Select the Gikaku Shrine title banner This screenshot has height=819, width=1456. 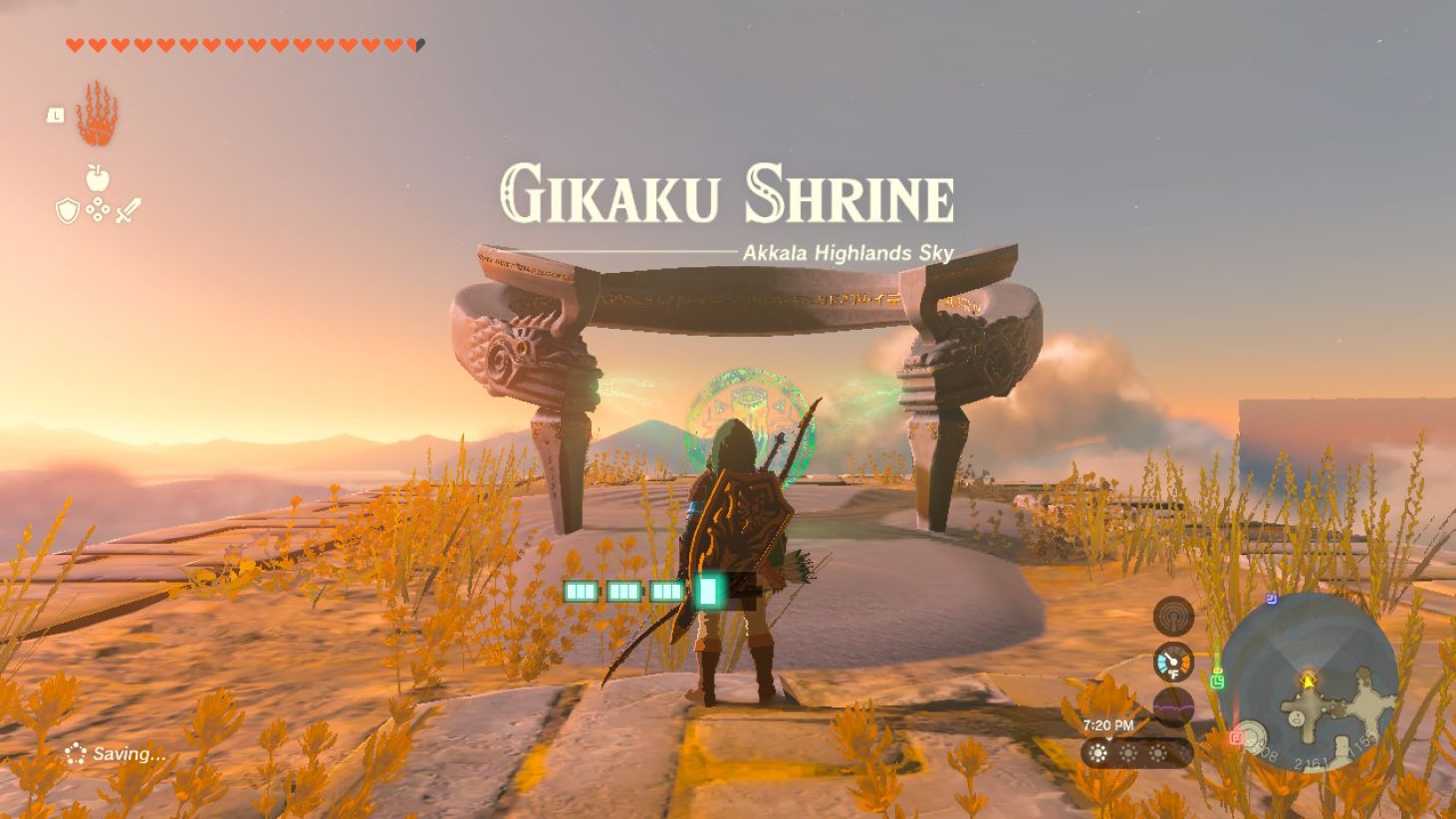727,194
